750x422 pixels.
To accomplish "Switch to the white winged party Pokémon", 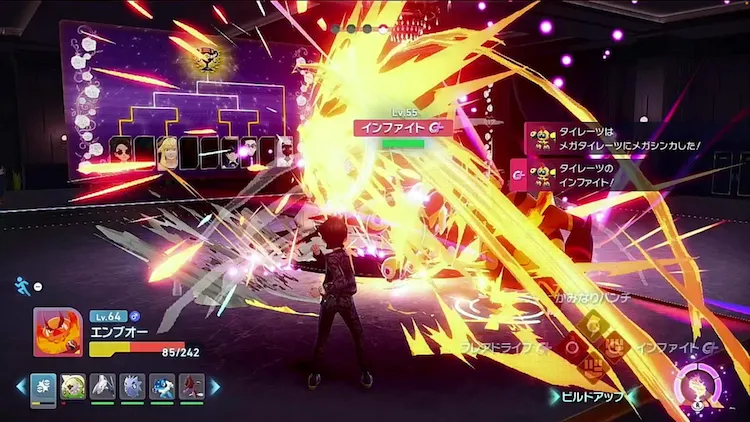I will pos(103,387).
